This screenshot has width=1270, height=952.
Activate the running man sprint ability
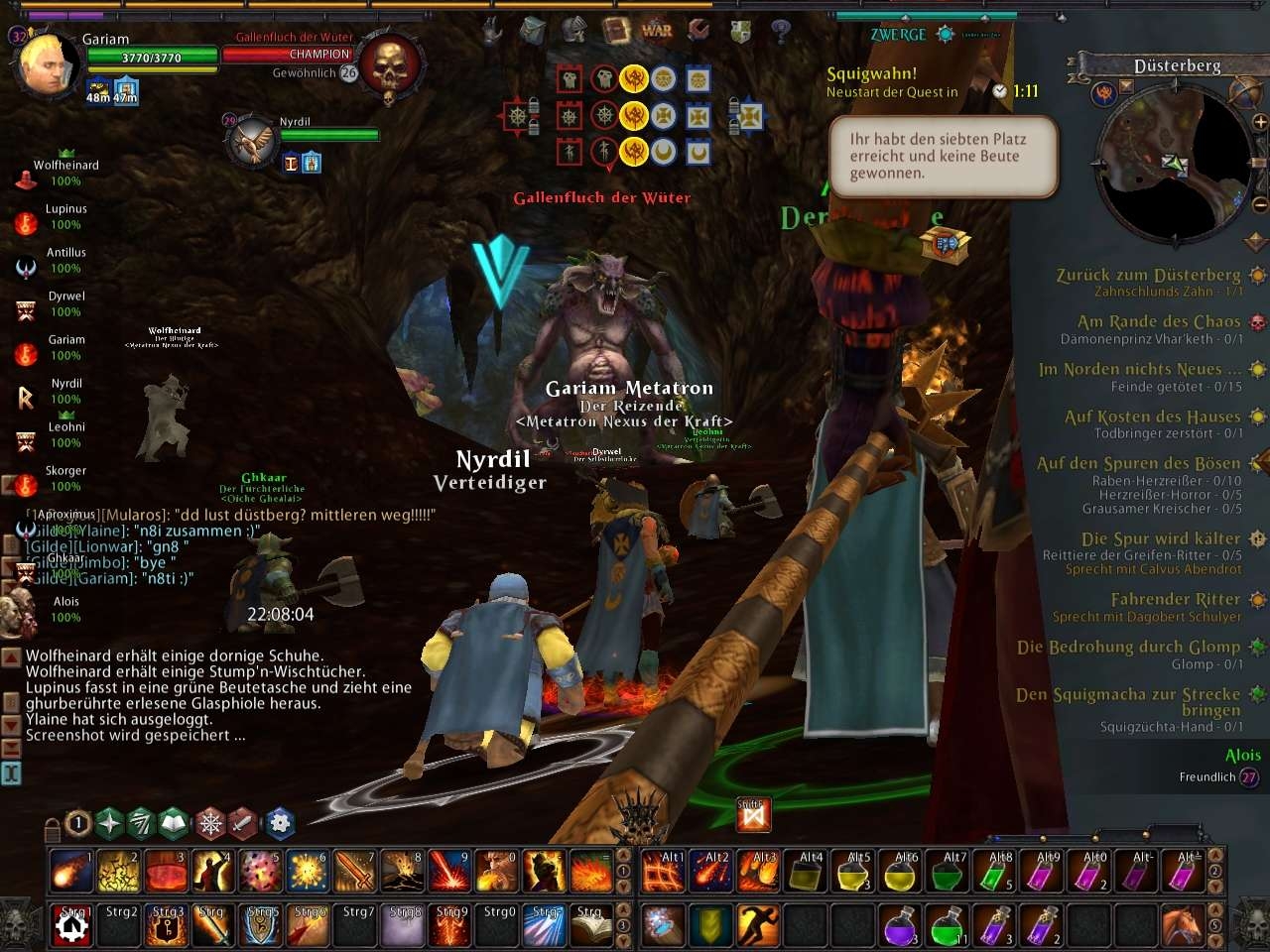click(x=757, y=925)
